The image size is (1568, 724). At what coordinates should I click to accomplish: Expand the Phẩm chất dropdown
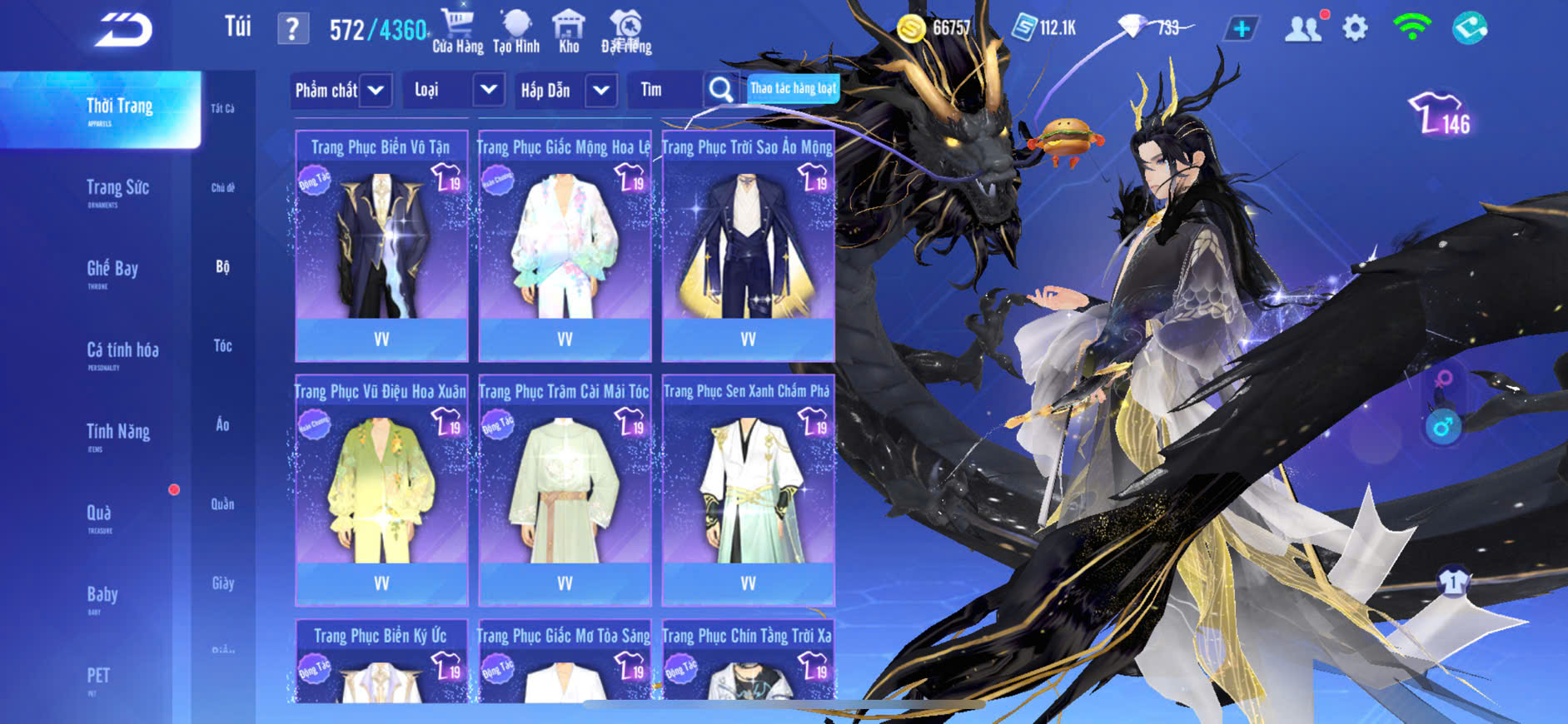point(341,90)
